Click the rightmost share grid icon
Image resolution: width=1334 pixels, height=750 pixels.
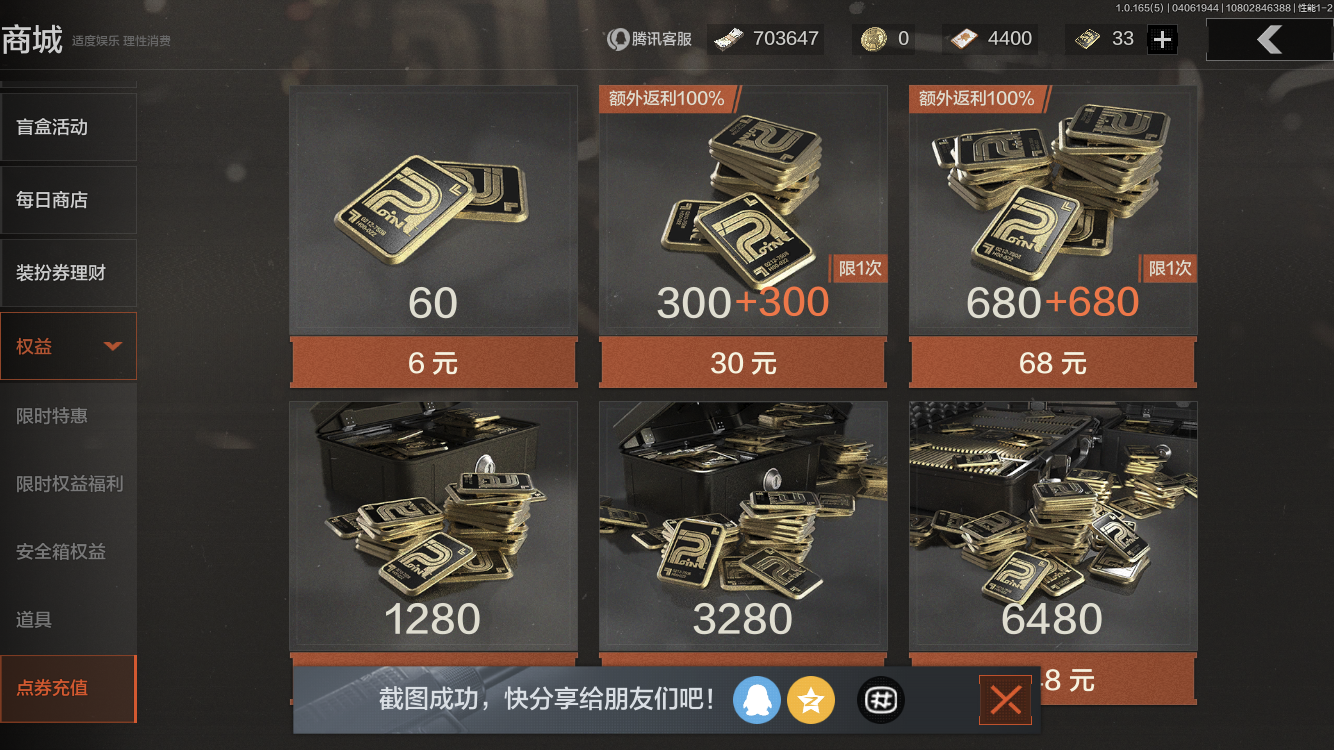pyautogui.click(x=879, y=700)
